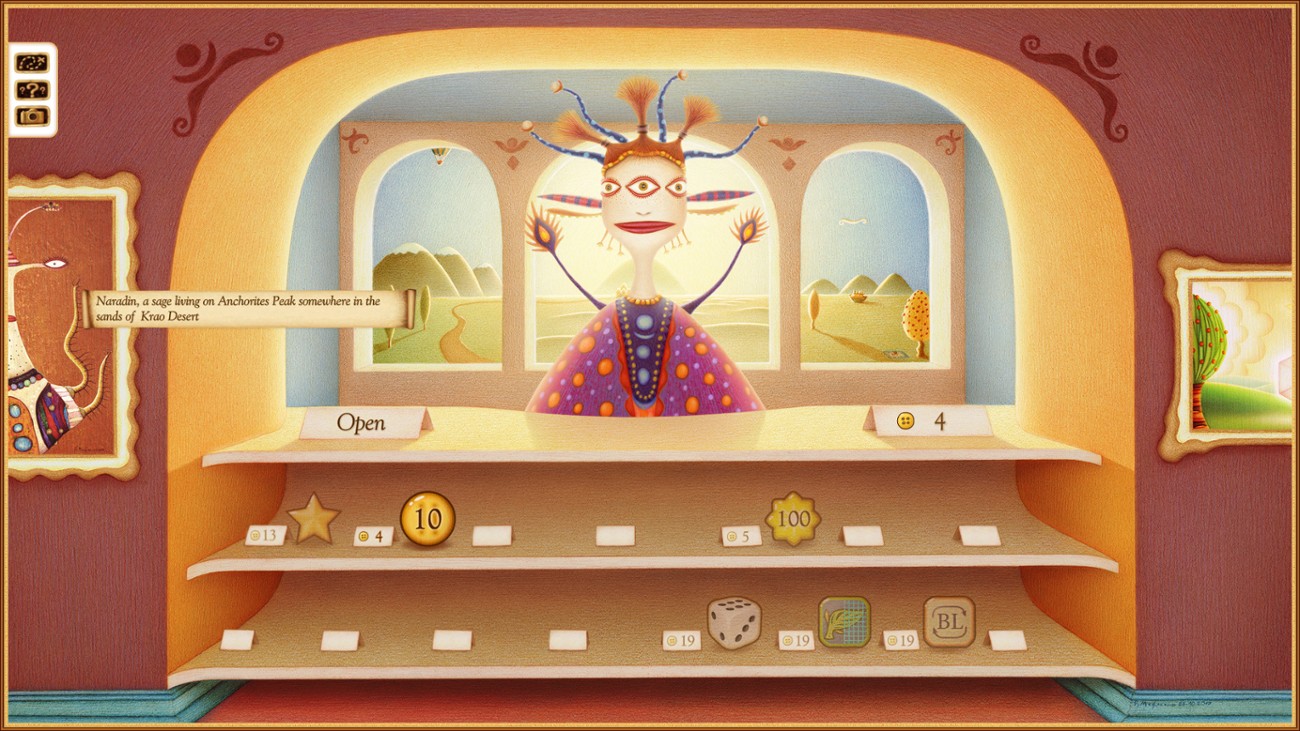Open the hints with the question marks icon

(x=30, y=90)
